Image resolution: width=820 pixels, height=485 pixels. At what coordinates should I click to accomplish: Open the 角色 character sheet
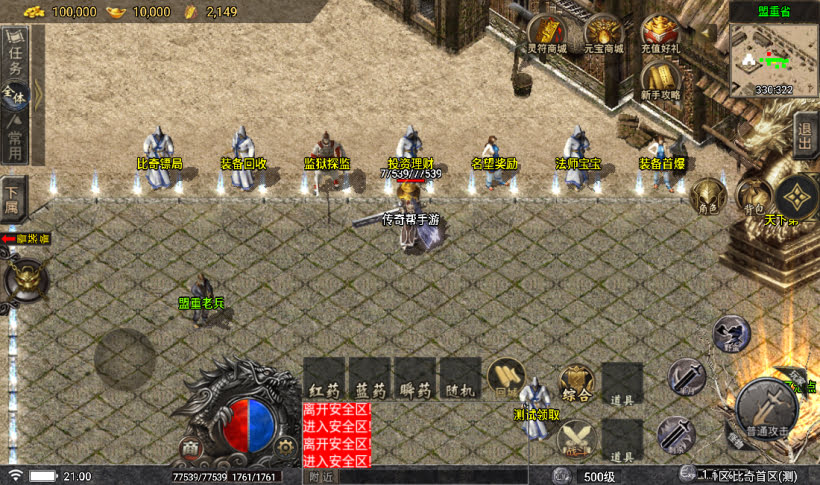click(x=708, y=194)
